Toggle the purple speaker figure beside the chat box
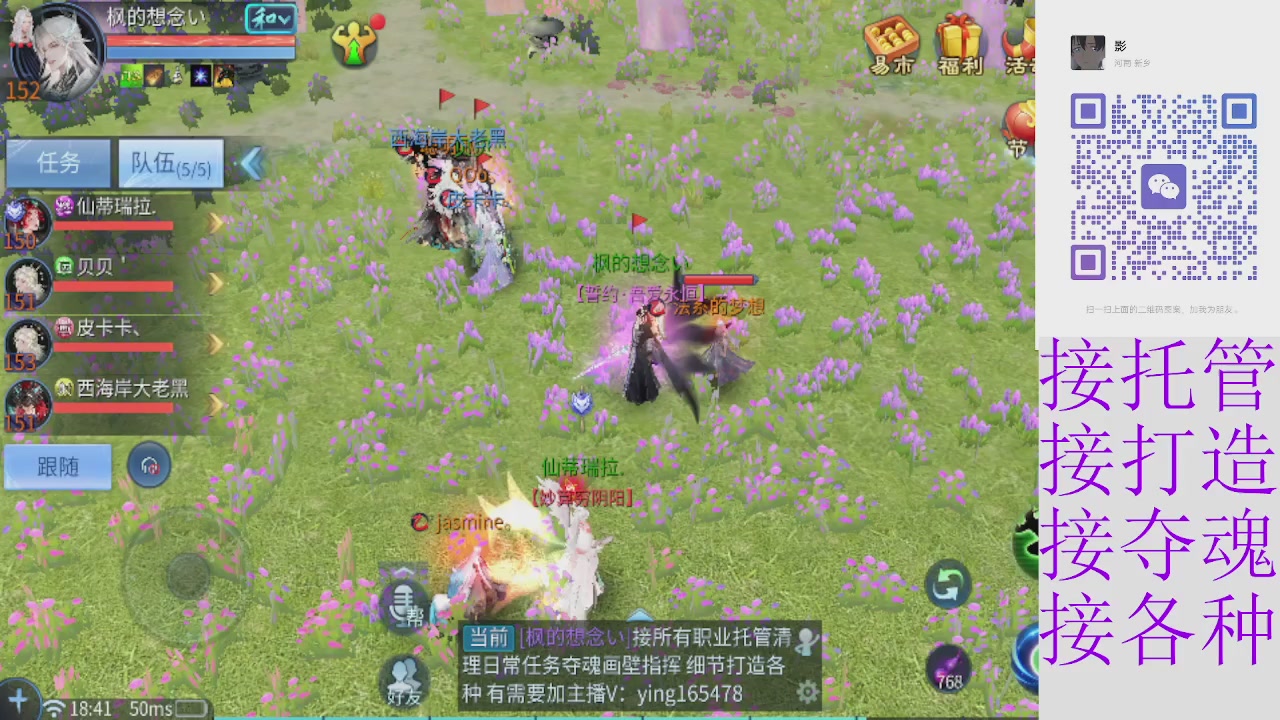Image resolution: width=1280 pixels, height=720 pixels. click(x=808, y=641)
